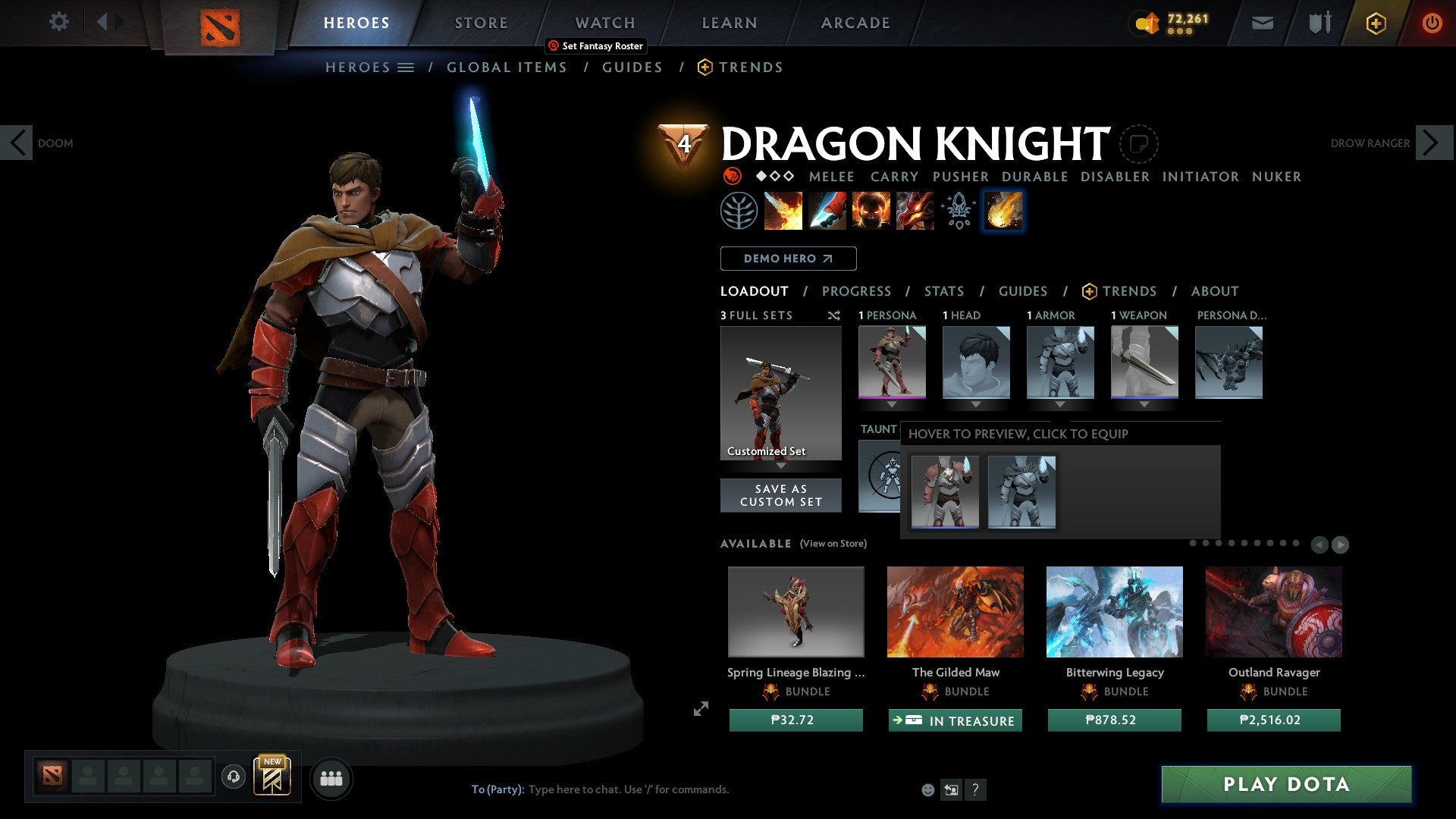The image size is (1456, 819).
Task: Click the DEMO HERO button
Action: coord(788,258)
